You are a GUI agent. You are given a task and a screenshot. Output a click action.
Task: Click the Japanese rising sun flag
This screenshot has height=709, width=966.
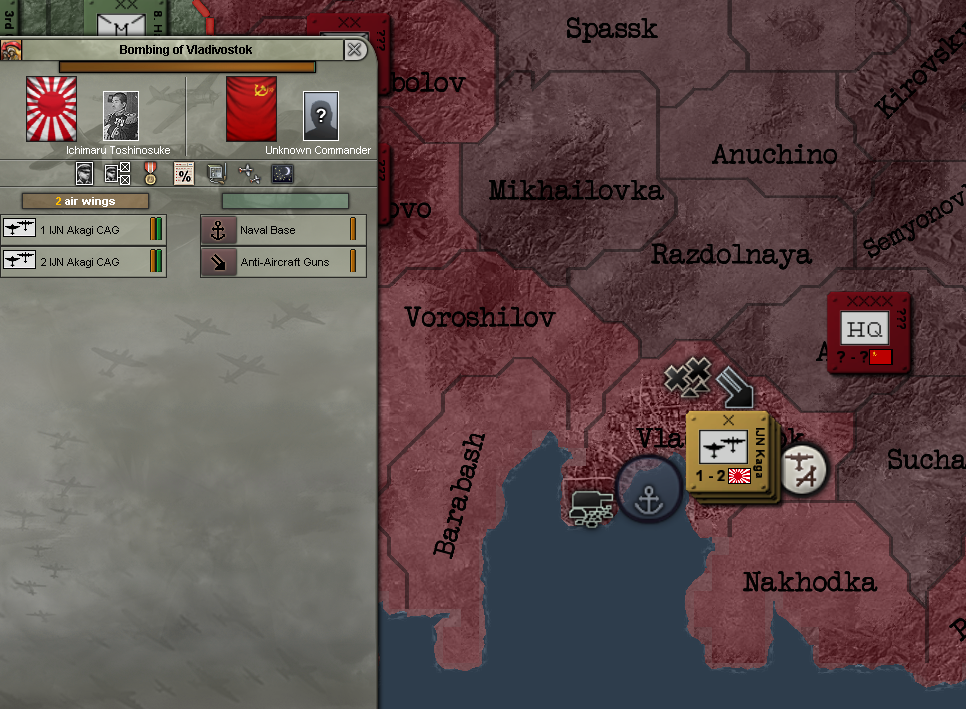click(51, 109)
